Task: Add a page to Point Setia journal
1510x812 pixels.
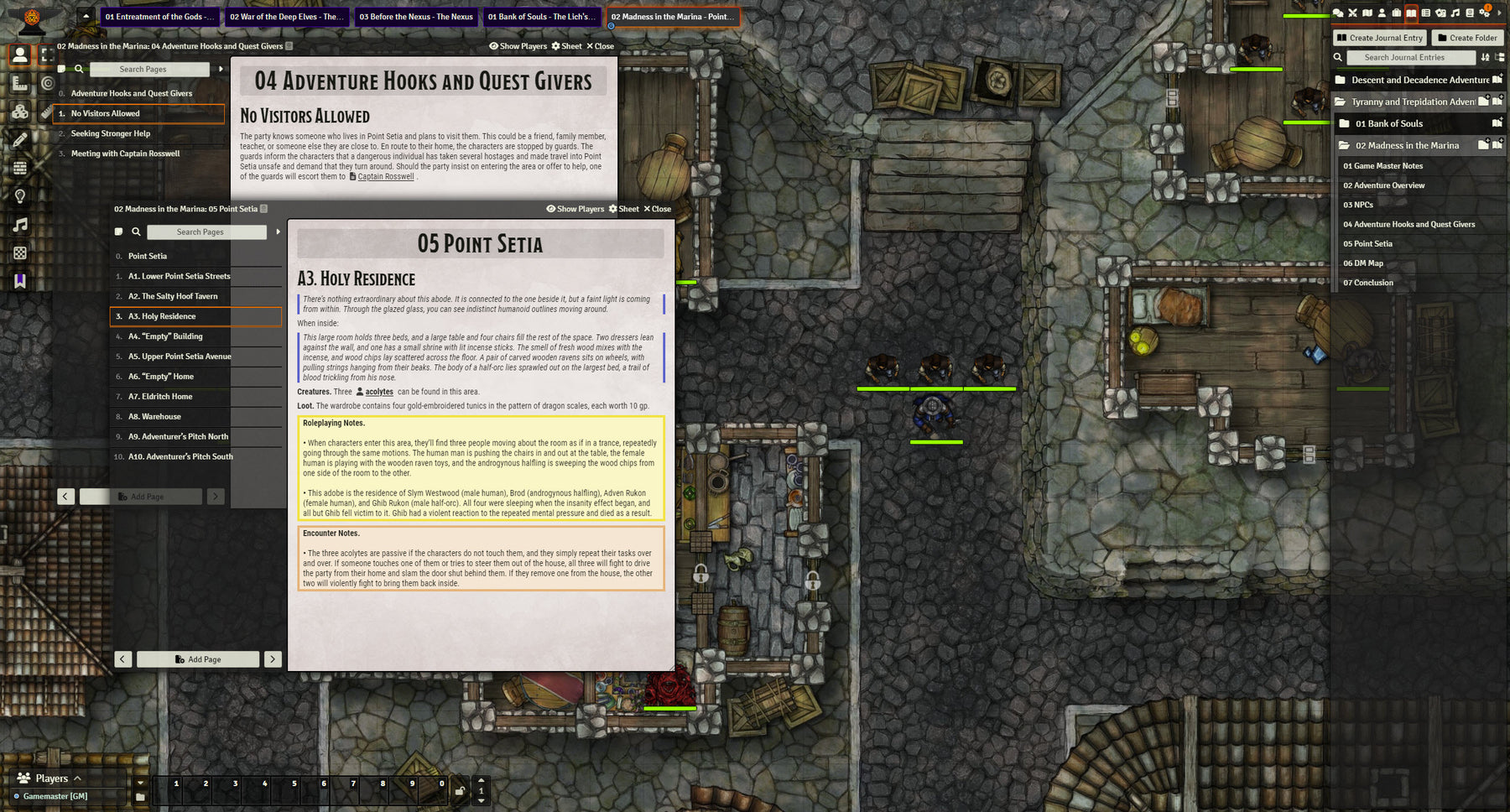Action: pyautogui.click(x=198, y=659)
